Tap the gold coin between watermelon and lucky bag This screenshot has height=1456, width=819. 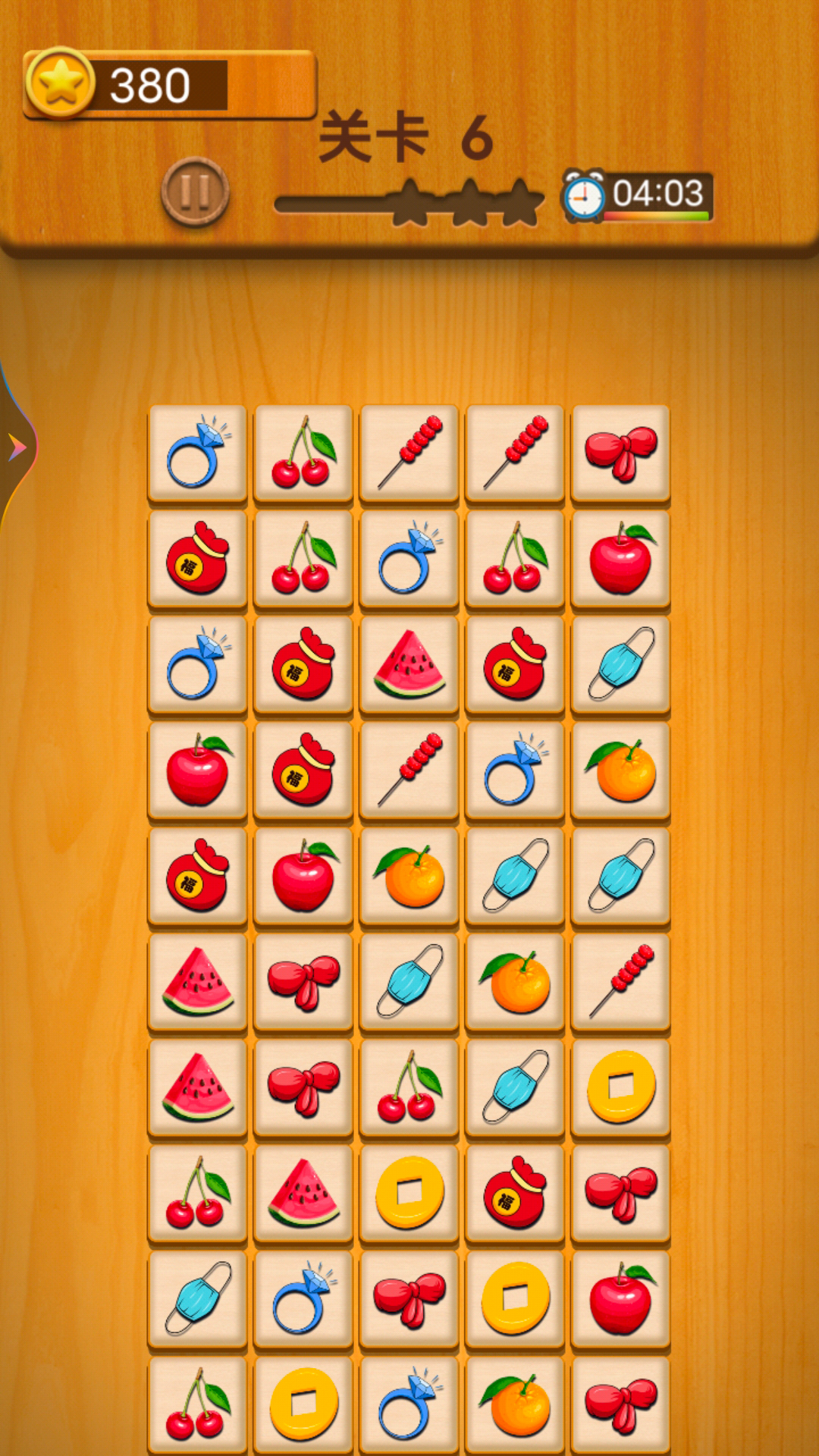(409, 1192)
